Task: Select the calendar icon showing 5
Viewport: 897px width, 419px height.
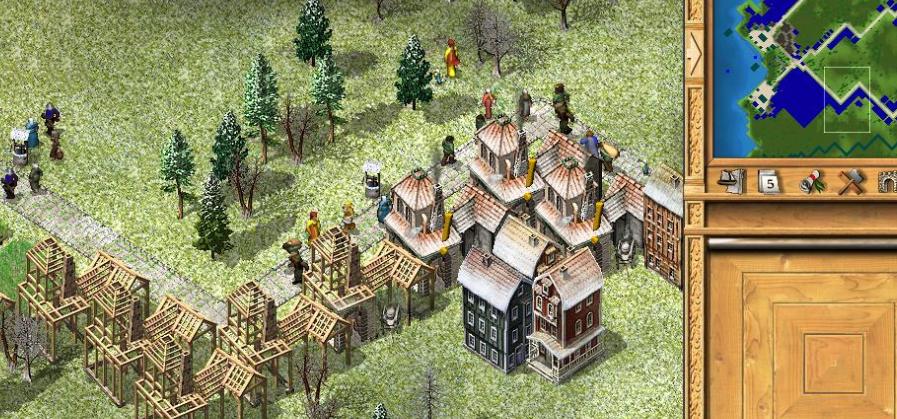Action: [769, 181]
